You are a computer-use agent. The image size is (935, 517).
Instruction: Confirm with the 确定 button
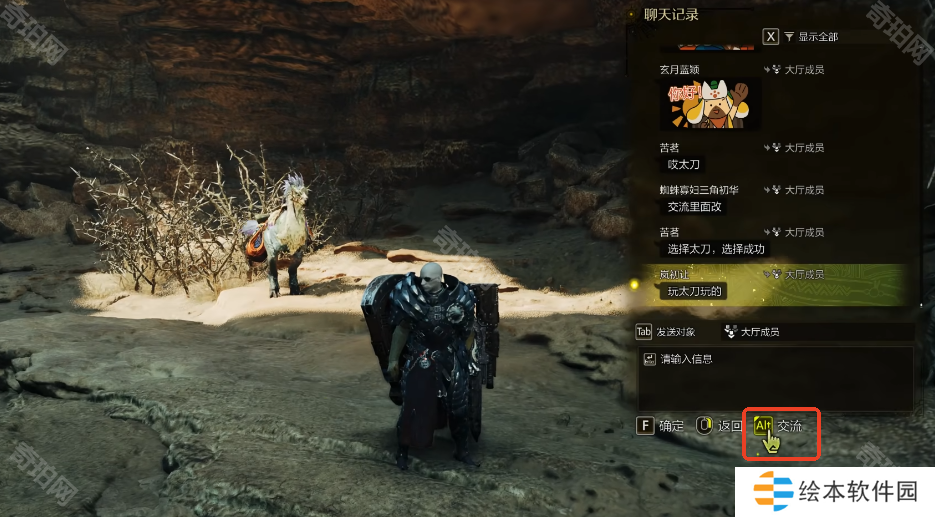pyautogui.click(x=660, y=426)
